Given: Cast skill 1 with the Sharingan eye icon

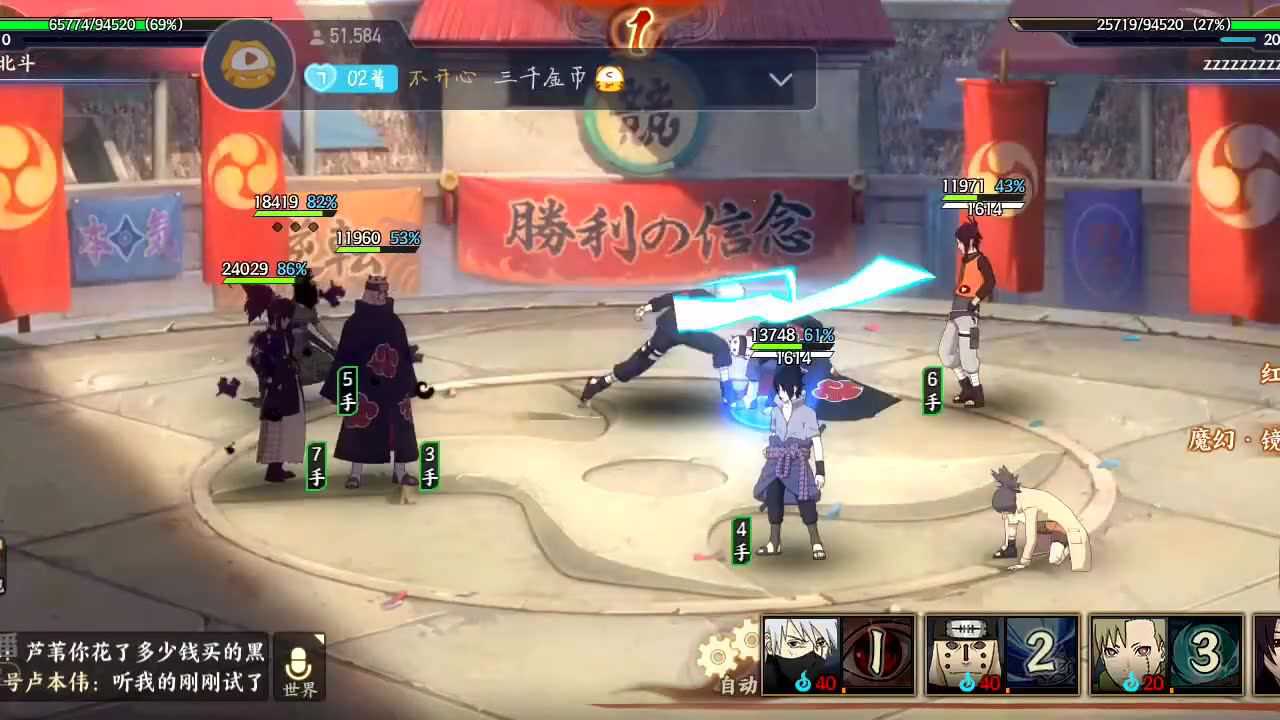Looking at the screenshot, I should click(877, 656).
